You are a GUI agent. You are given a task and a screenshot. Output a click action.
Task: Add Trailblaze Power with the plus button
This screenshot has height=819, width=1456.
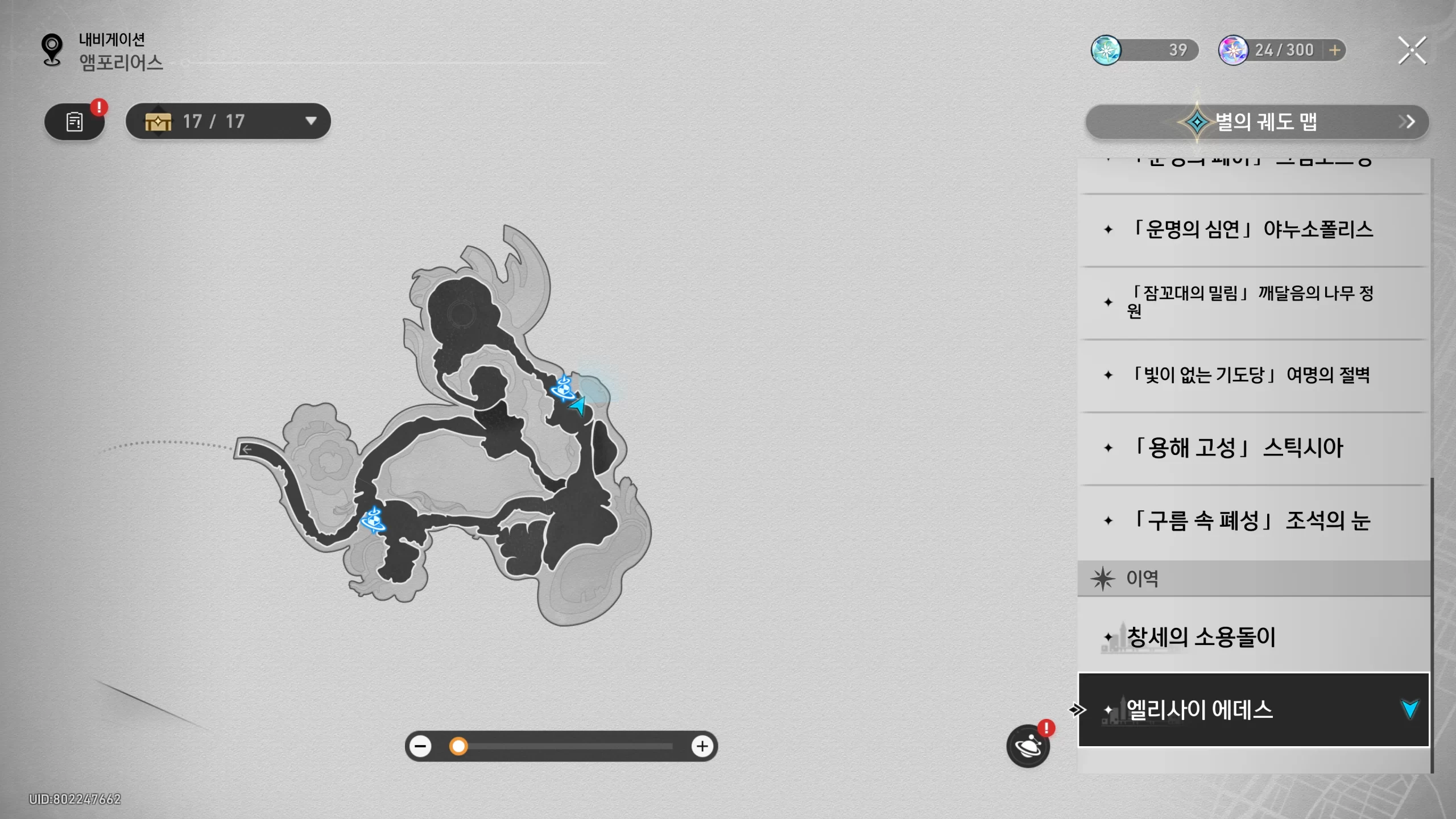(1334, 50)
